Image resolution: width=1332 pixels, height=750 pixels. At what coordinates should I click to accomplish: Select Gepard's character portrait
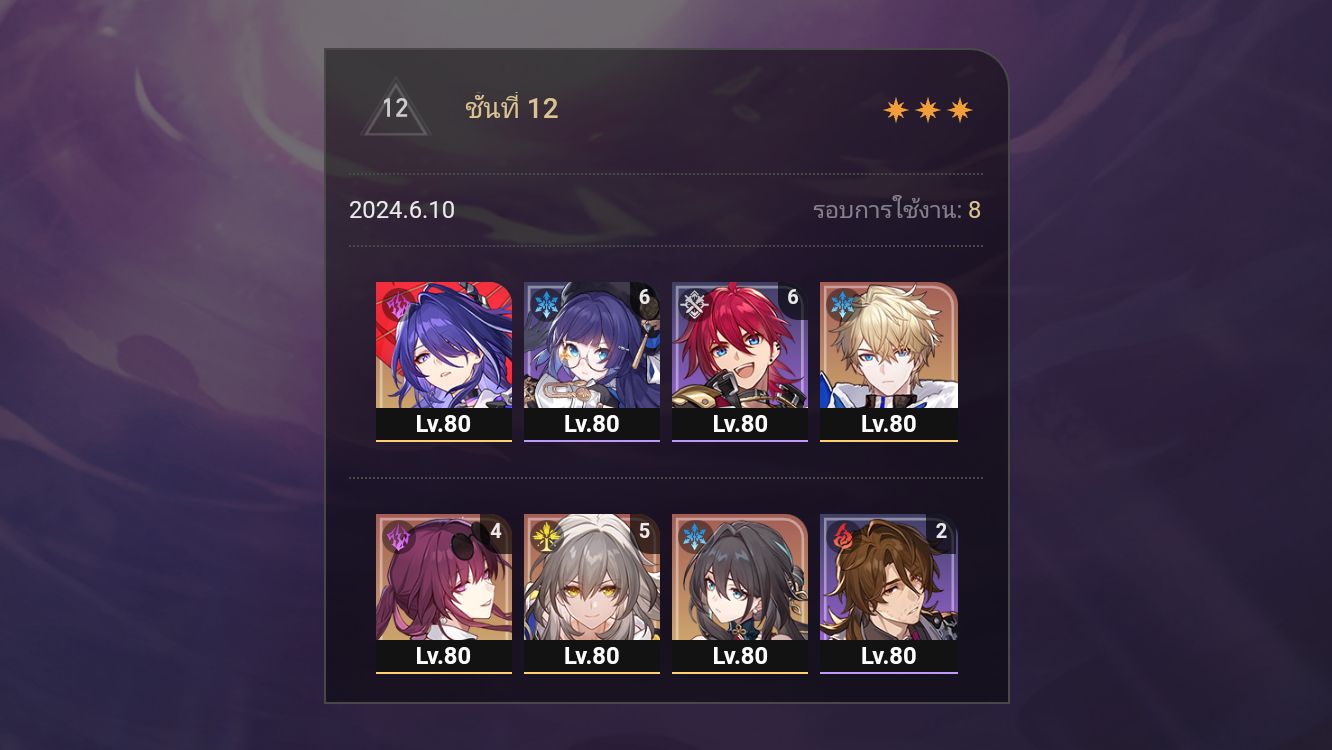pos(888,345)
